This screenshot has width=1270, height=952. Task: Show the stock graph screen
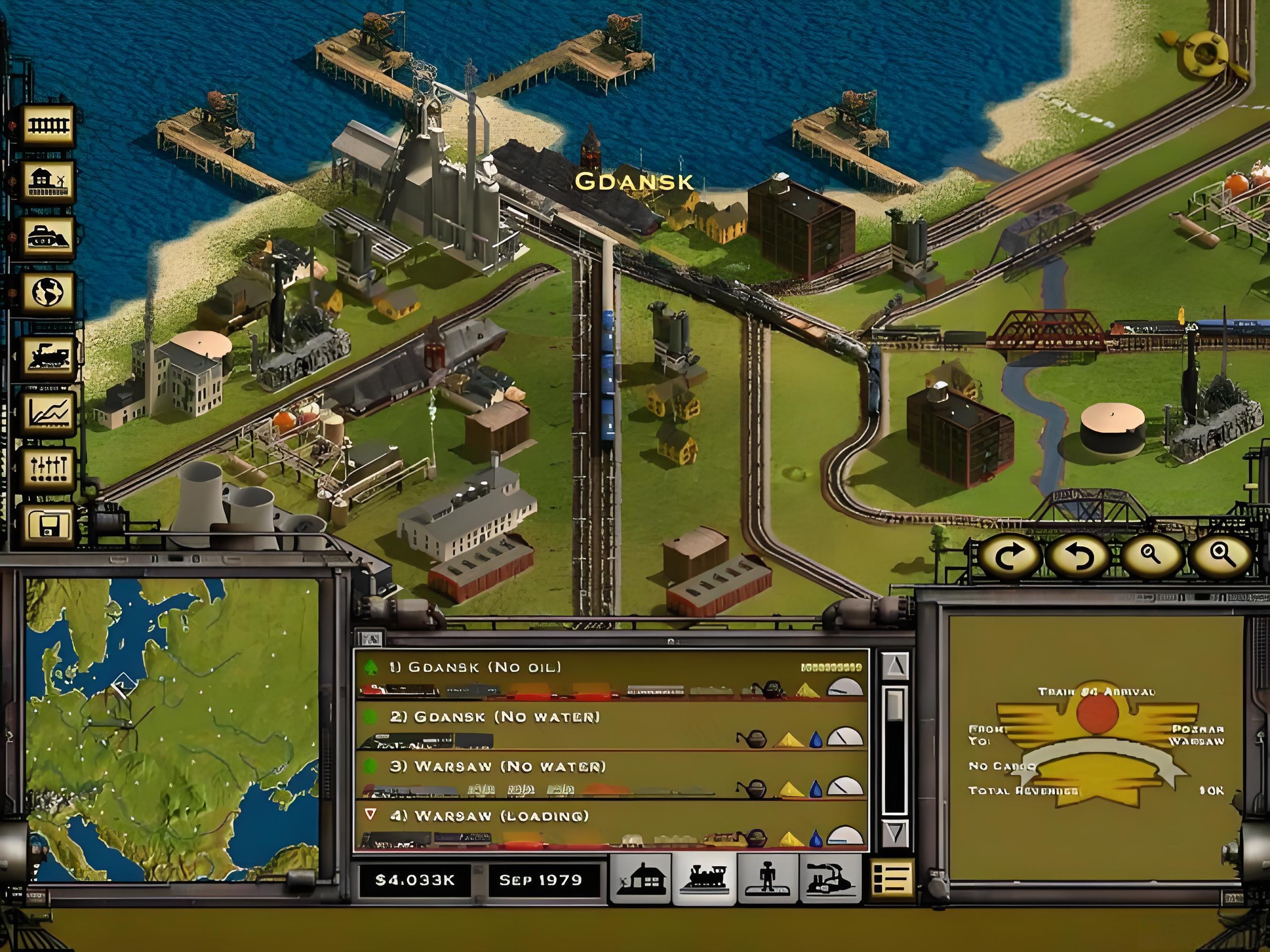[x=49, y=414]
